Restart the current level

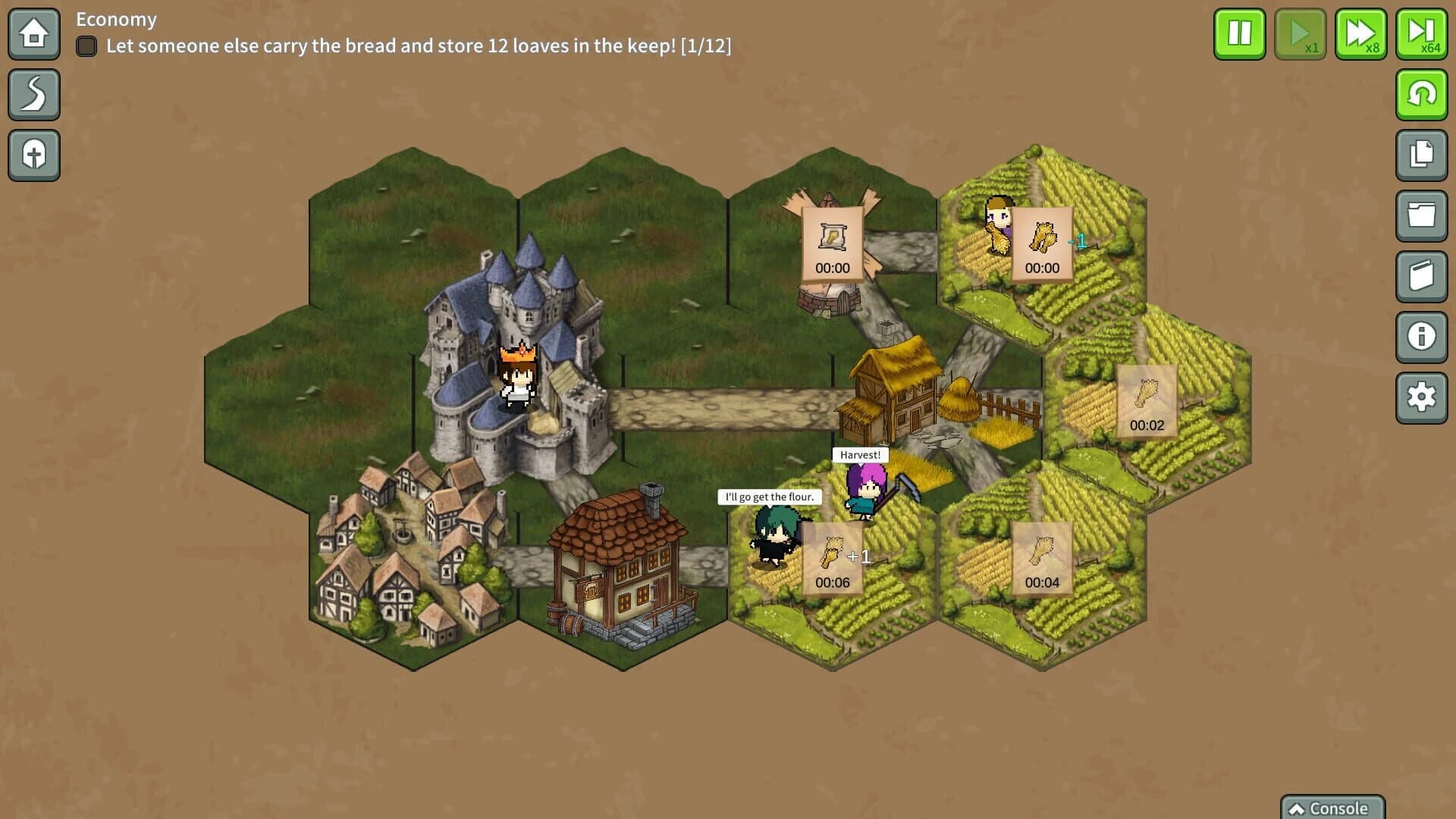[x=1423, y=94]
